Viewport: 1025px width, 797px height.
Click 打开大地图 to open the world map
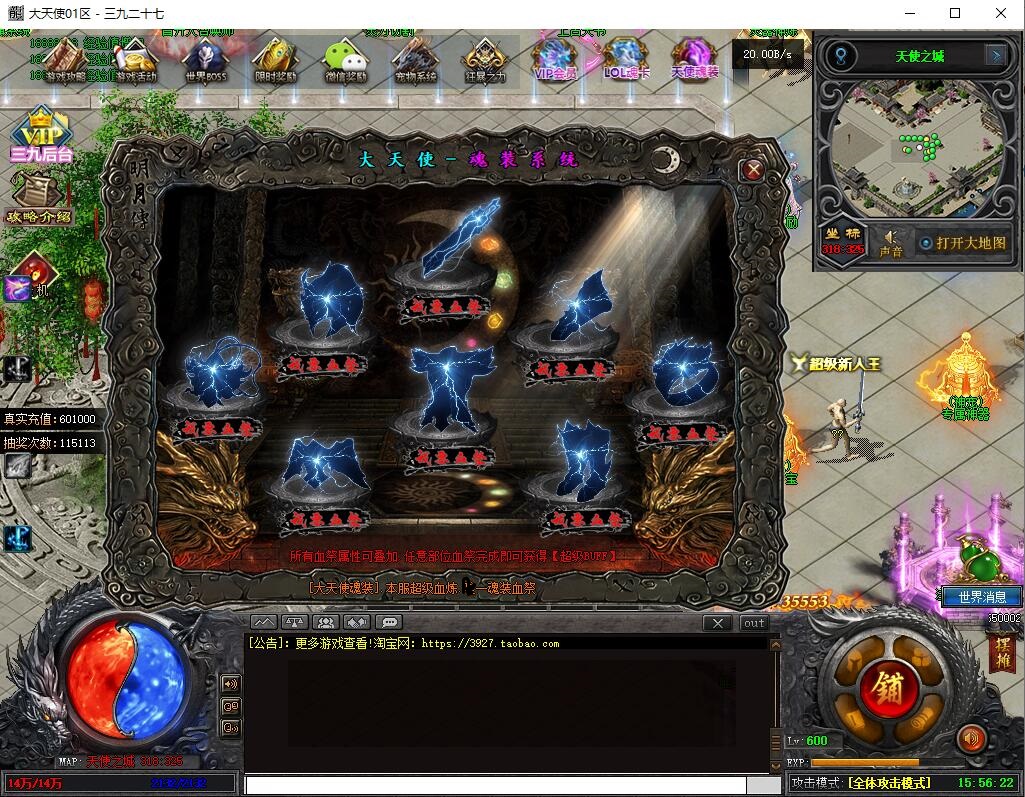963,243
